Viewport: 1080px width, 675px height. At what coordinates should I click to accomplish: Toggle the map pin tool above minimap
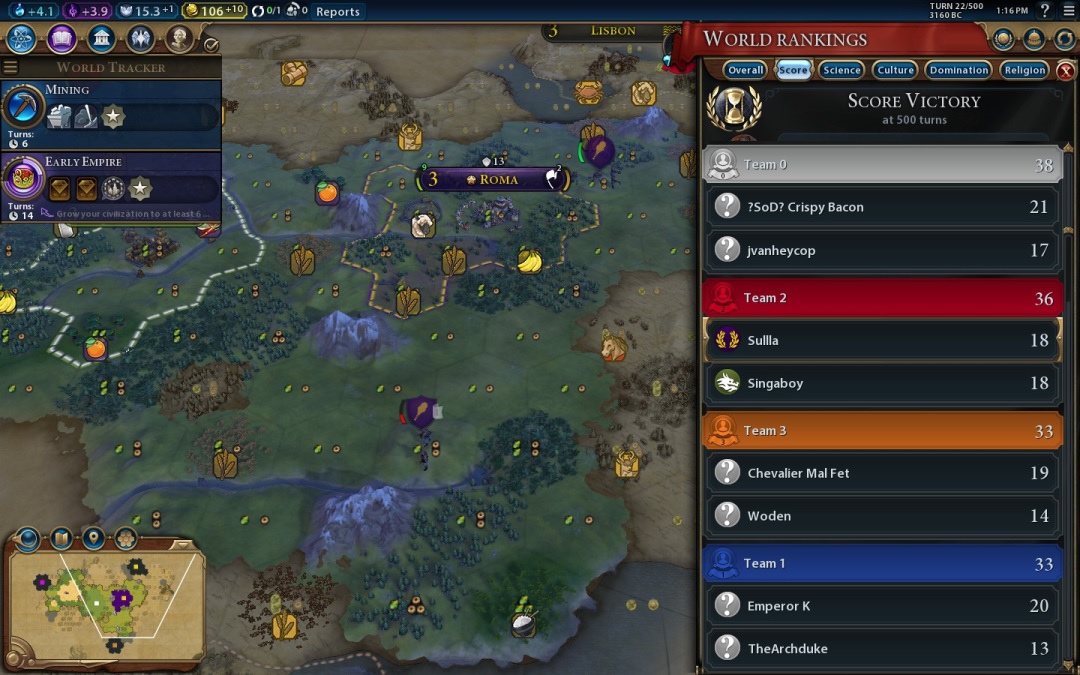coord(93,539)
